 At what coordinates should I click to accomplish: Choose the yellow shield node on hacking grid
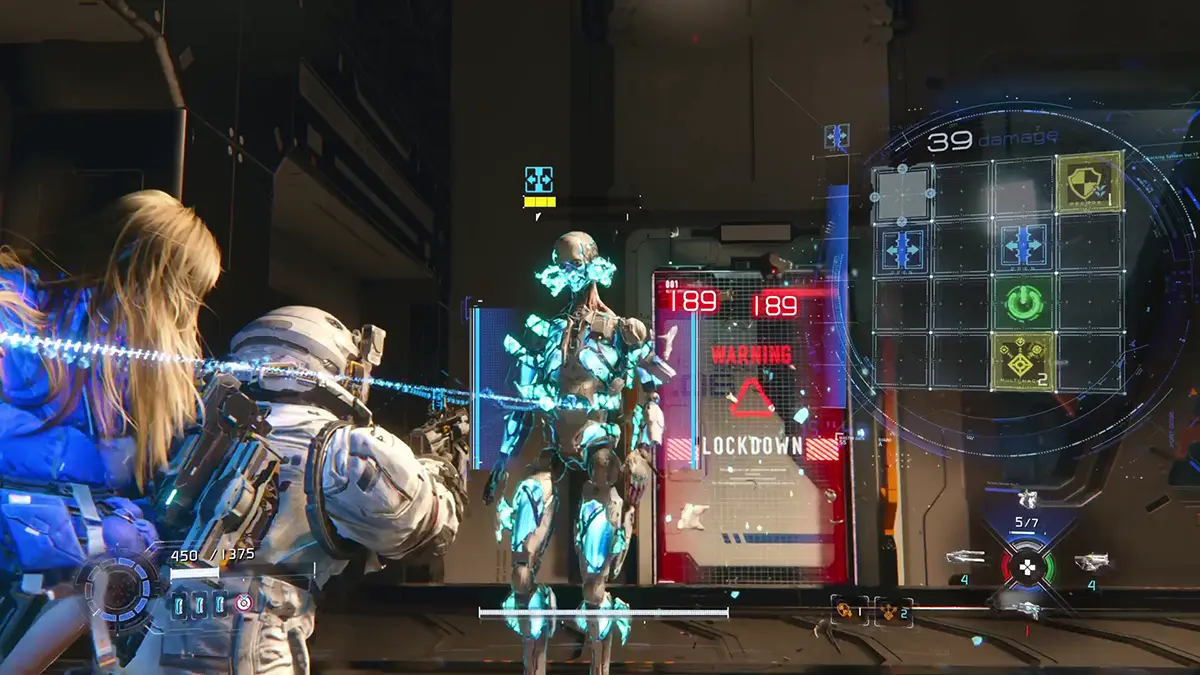(1088, 183)
